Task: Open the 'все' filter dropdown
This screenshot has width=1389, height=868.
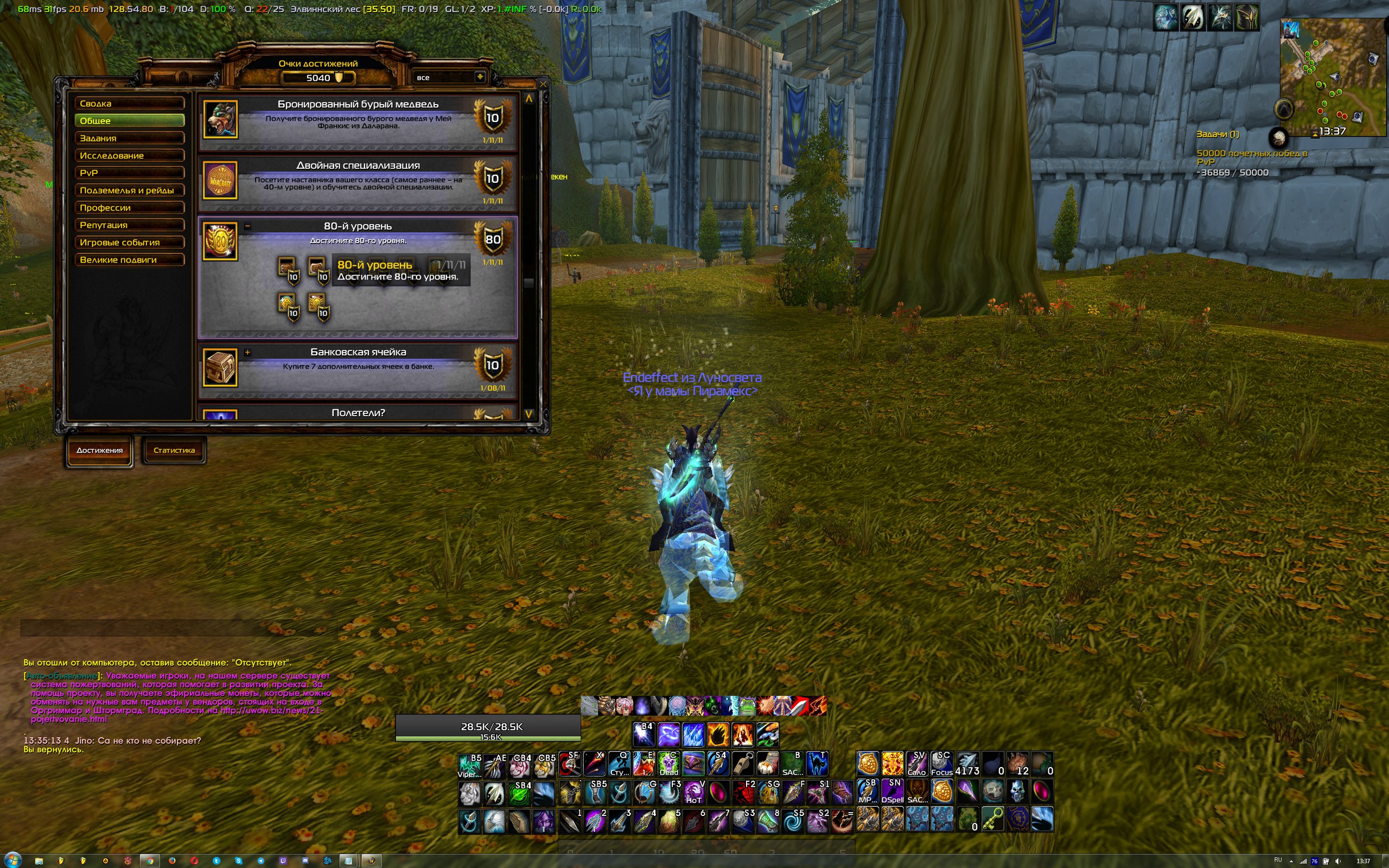Action: point(480,77)
